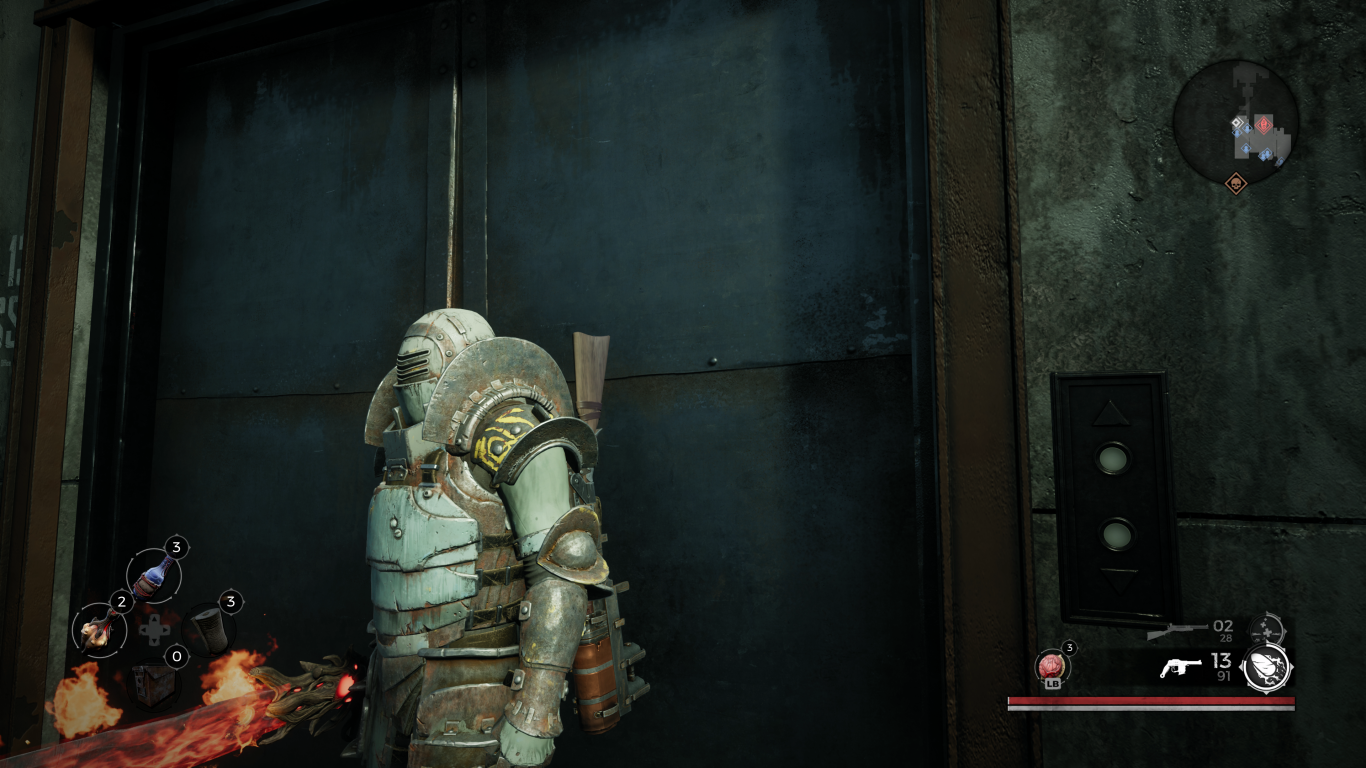Open the weapon mod feather icon
The height and width of the screenshot is (768, 1366).
click(1266, 666)
